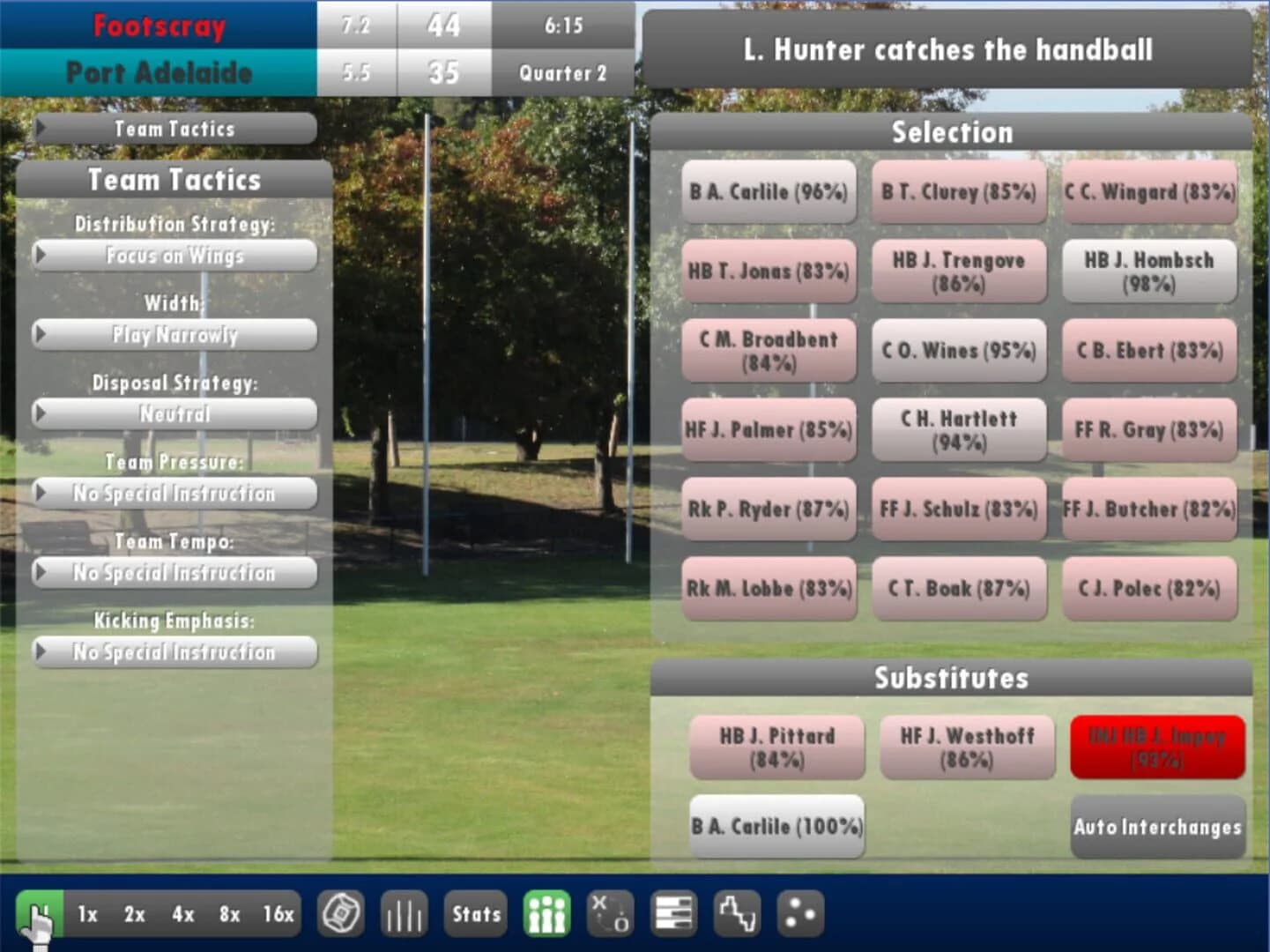Switch playback to 1x speed

(85, 915)
